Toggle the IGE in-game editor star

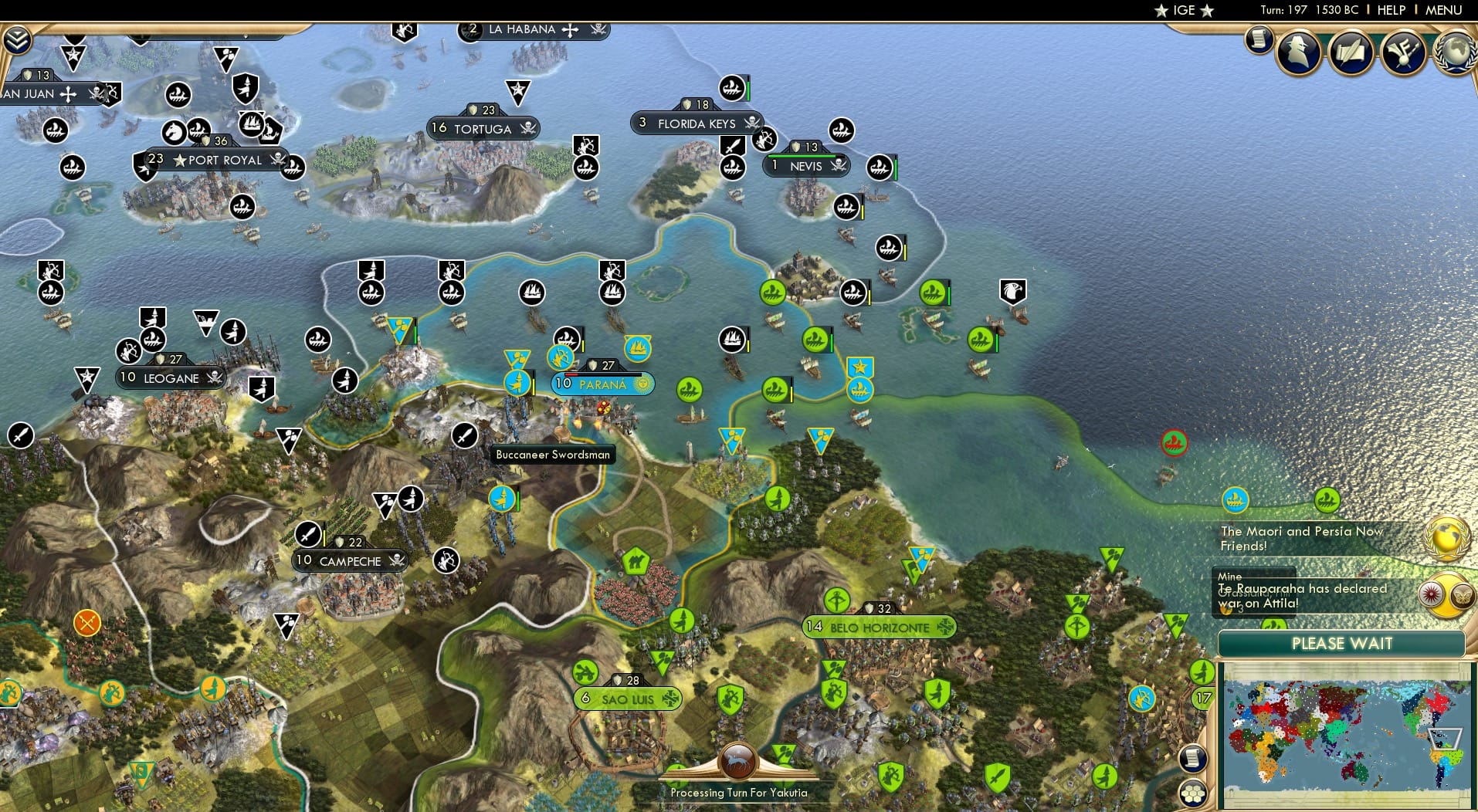tap(1161, 11)
